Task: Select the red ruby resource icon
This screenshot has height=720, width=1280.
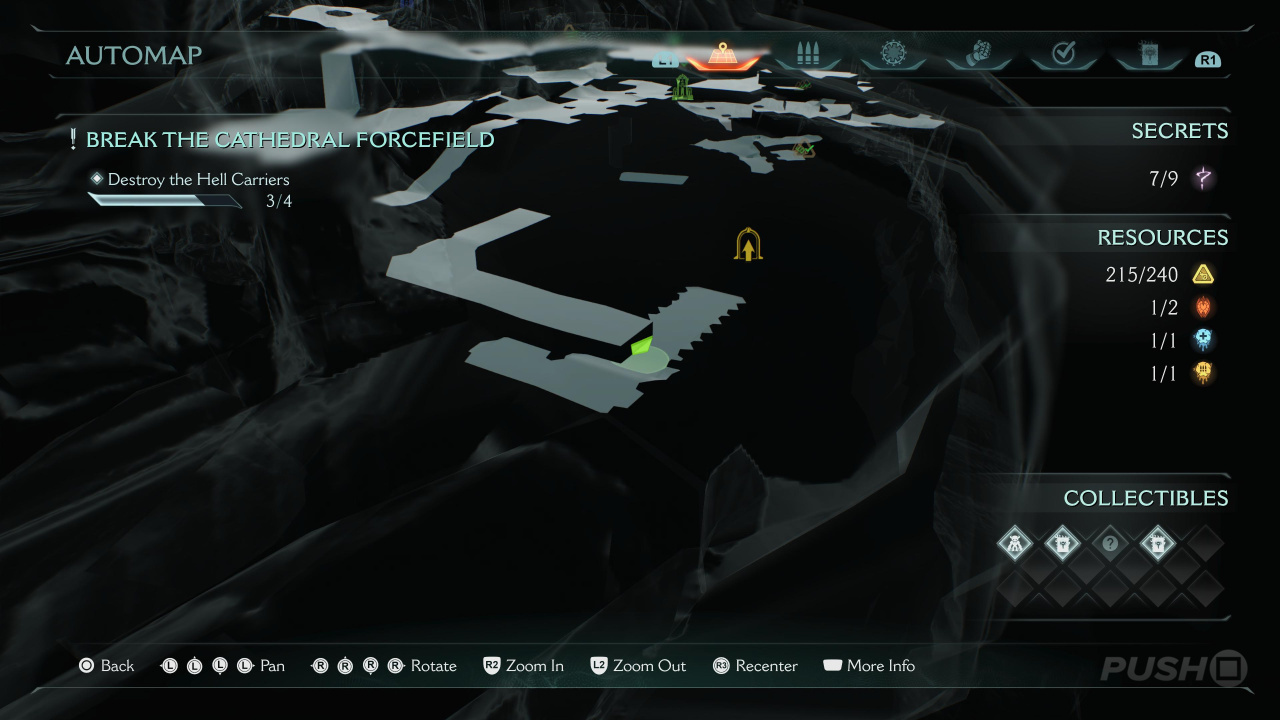Action: tap(1203, 307)
